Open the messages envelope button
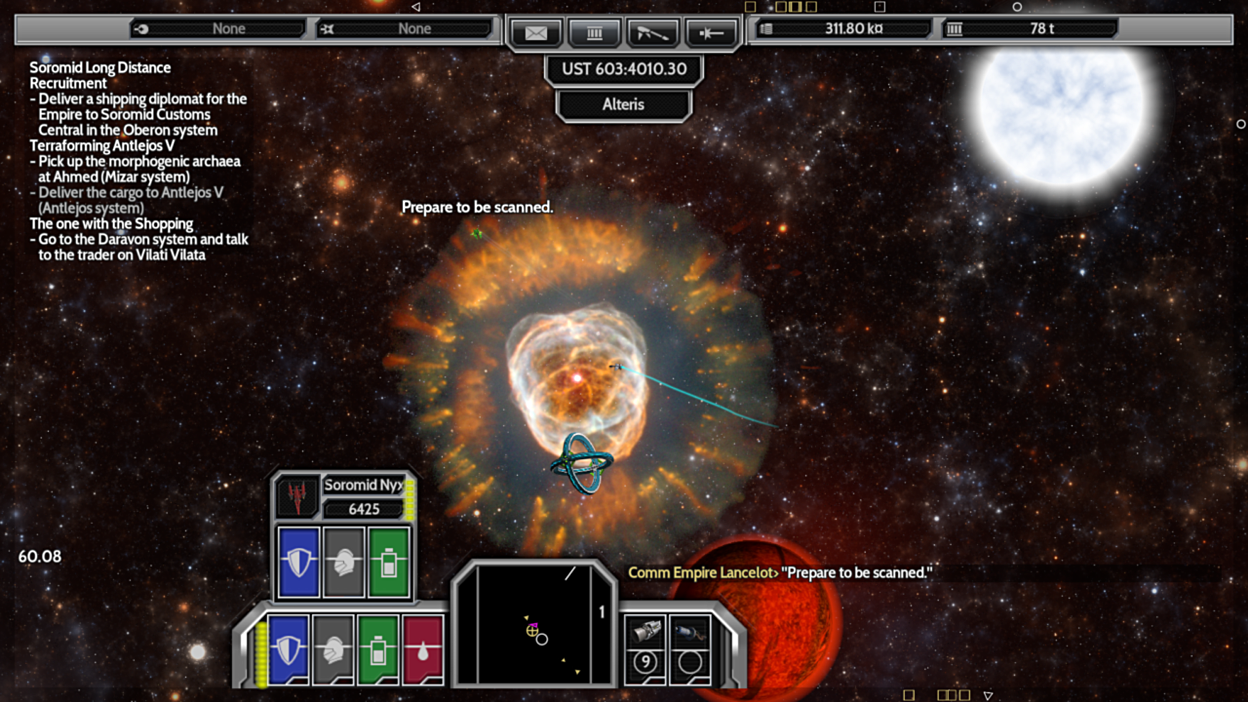This screenshot has width=1248, height=702. pos(536,33)
